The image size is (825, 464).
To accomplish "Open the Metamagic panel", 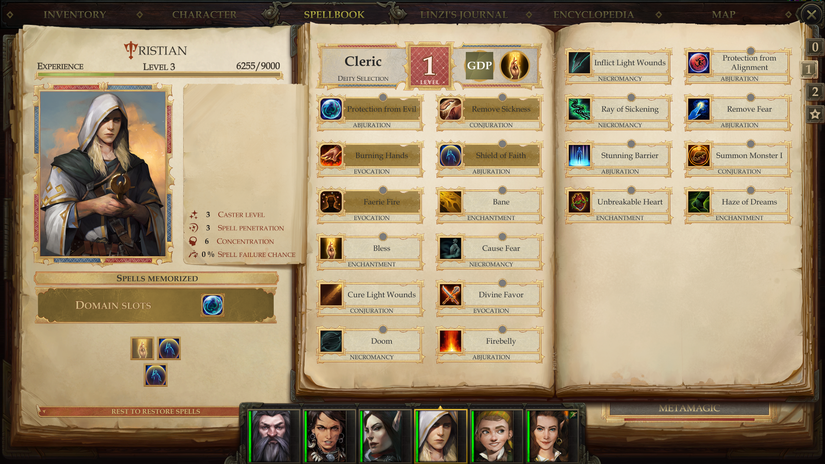I will point(687,409).
